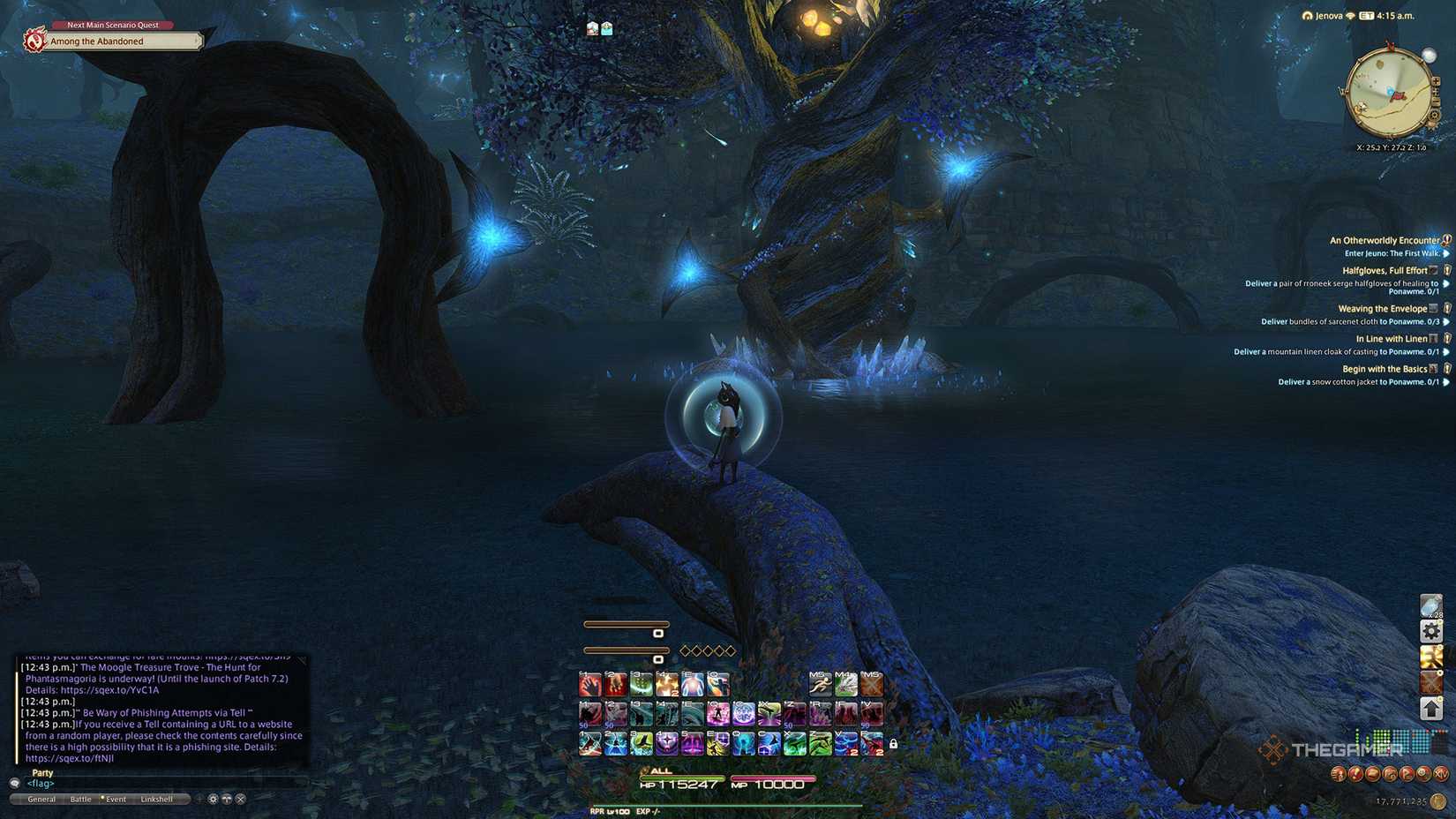This screenshot has width=1456, height=819.
Task: Click the gathered crystal item icon showing x28
Action: point(1431,605)
